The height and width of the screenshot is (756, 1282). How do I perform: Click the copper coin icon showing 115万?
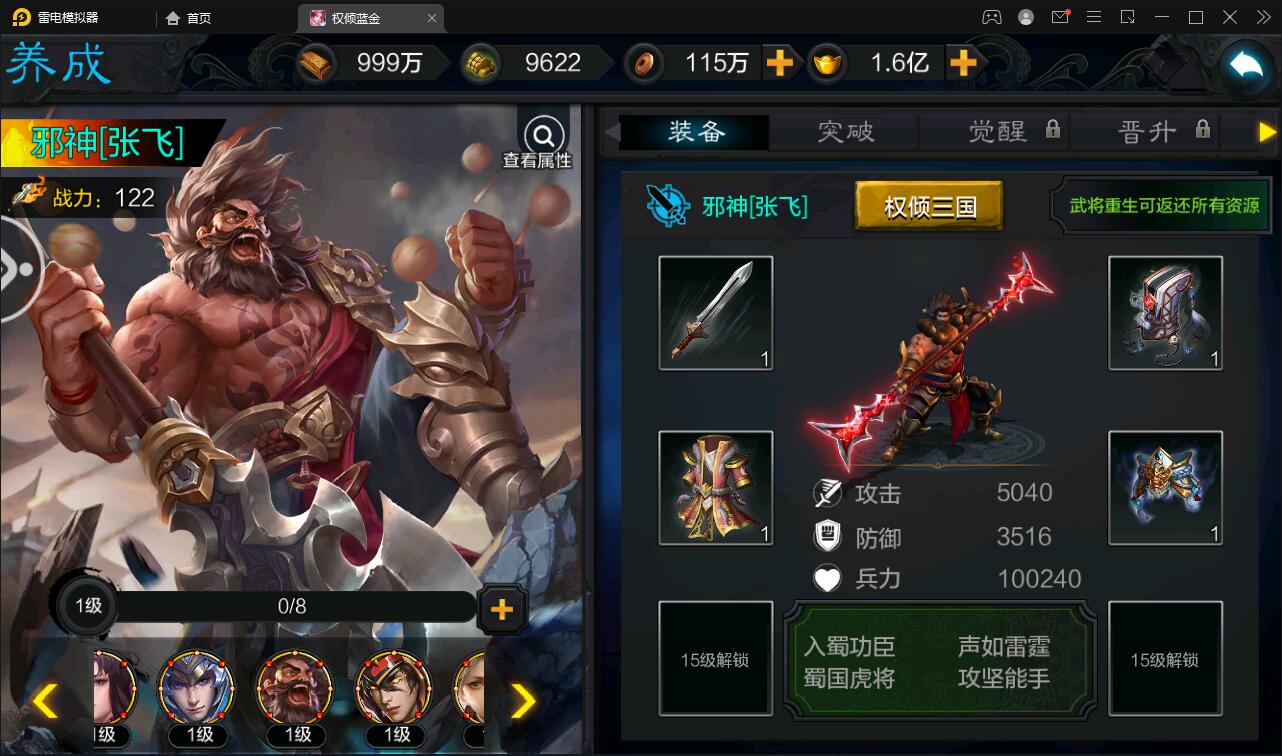643,63
